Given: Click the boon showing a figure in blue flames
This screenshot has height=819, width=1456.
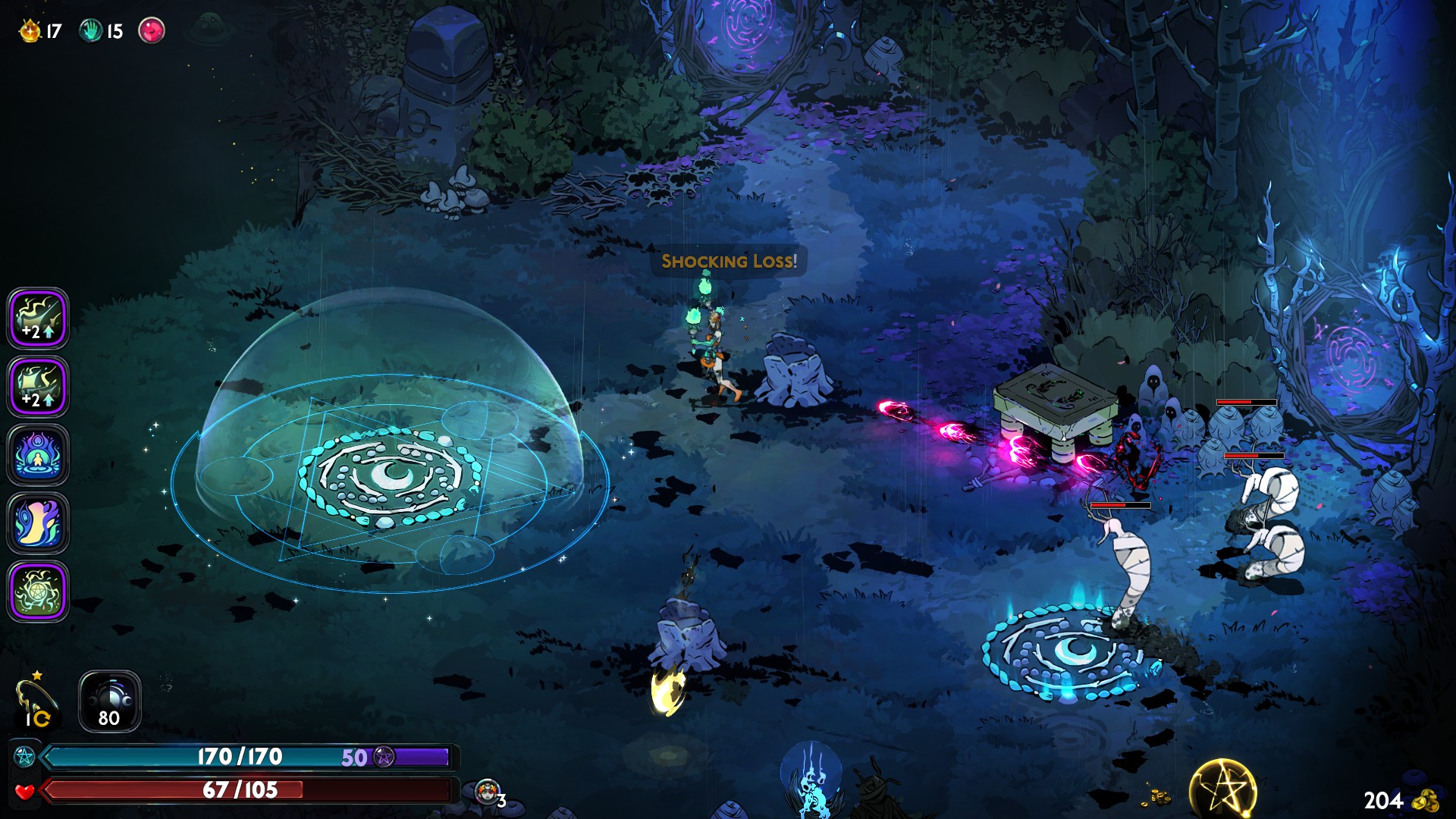Looking at the screenshot, I should 38,455.
